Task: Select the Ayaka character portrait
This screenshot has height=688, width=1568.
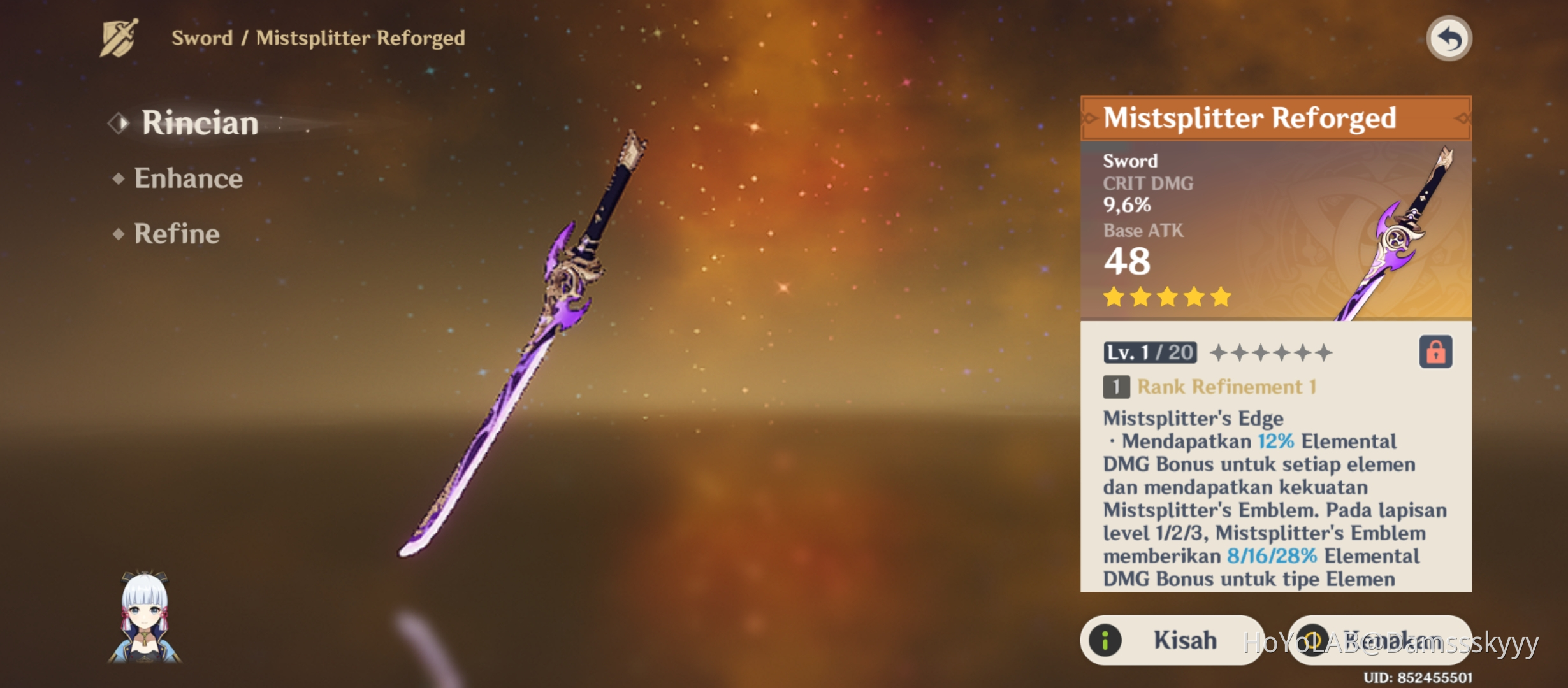Action: 145,617
